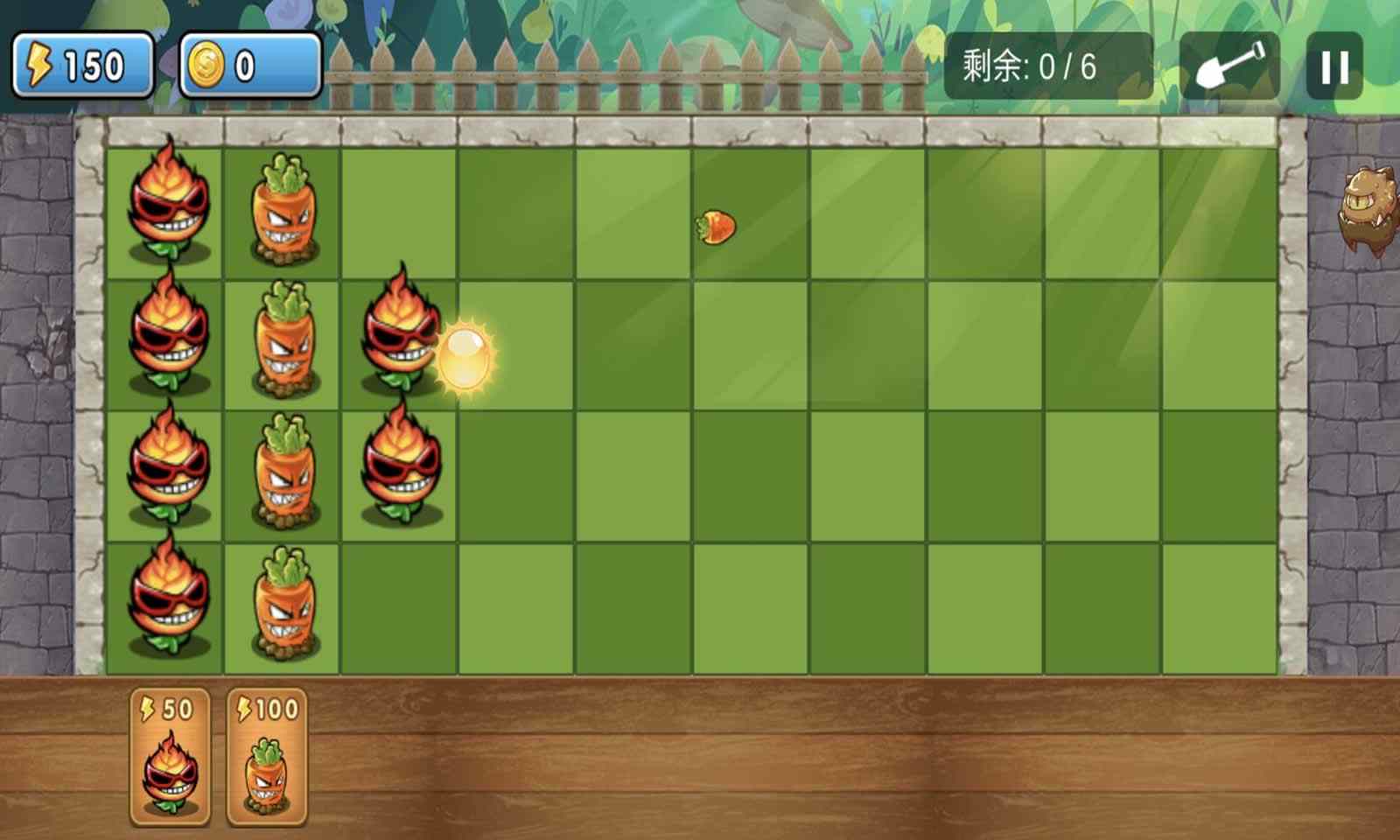This screenshot has height=840, width=1400.
Task: Click the gold coin counter icon
Action: (x=207, y=63)
